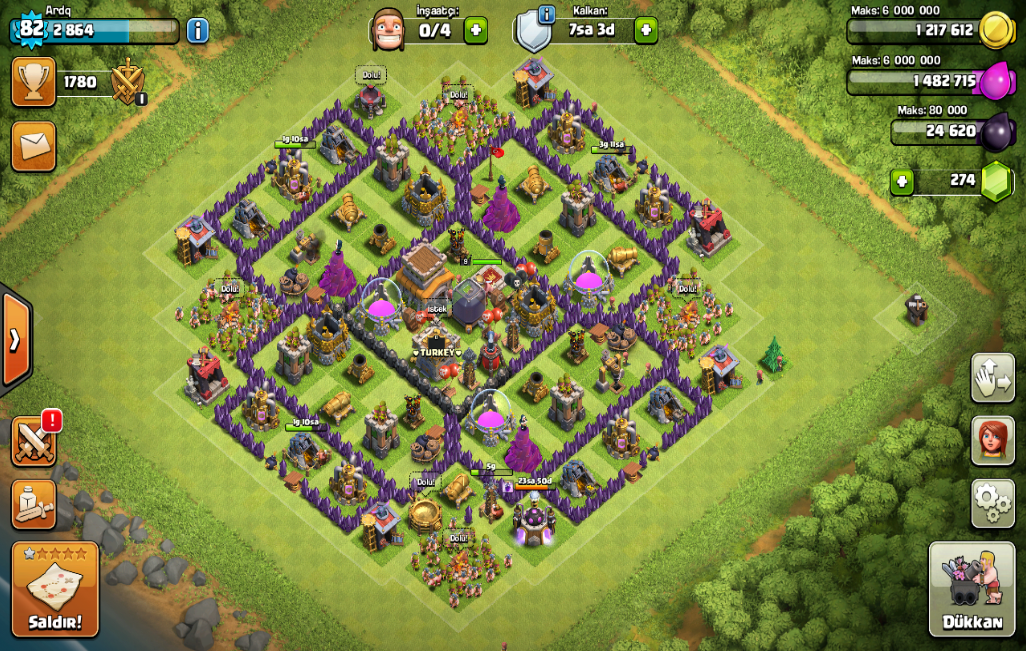Show shield info via the blue icon
Viewport: 1026px width, 651px height.
(x=546, y=14)
